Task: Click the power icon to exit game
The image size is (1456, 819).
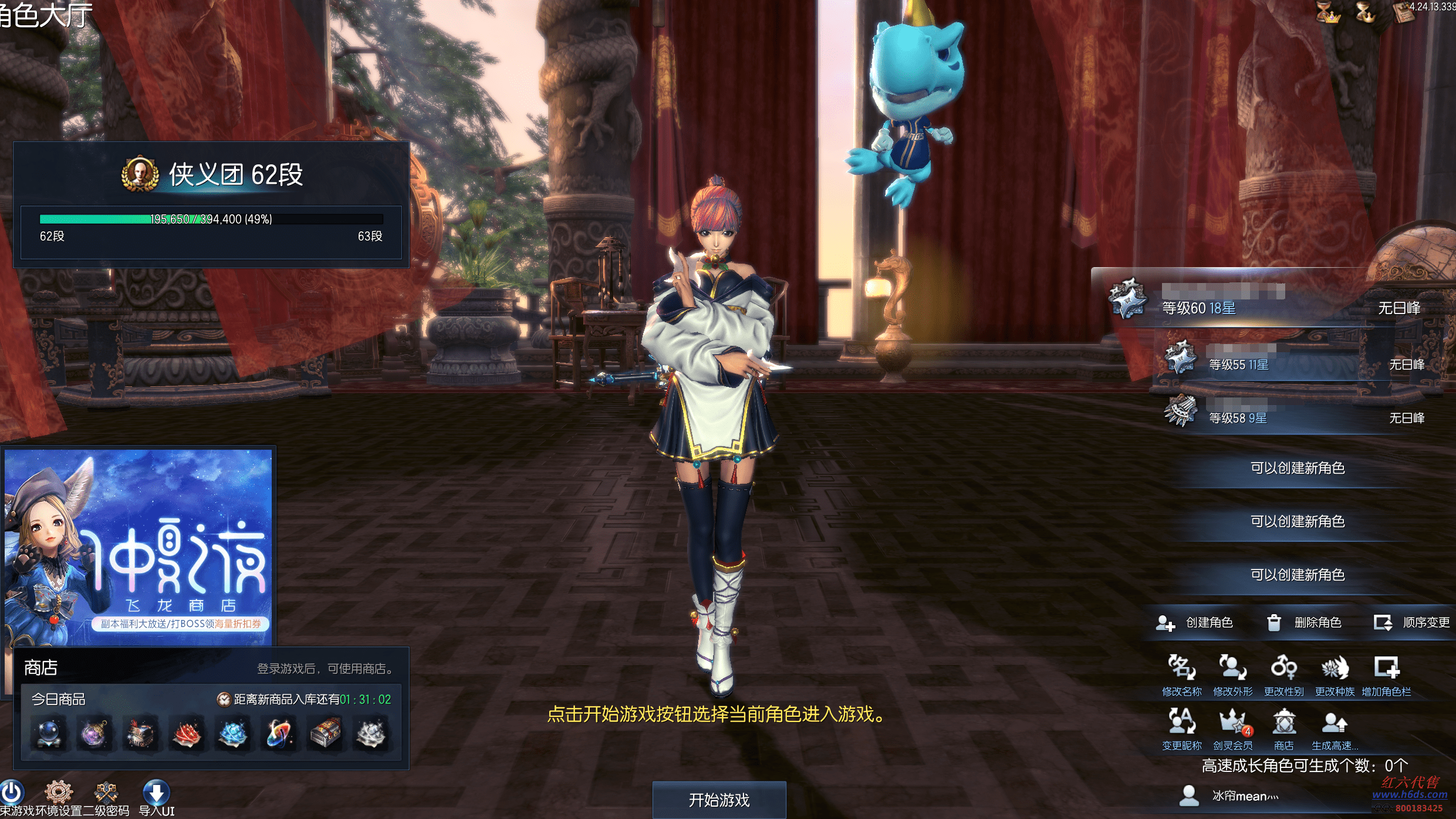Action: tap(12, 793)
